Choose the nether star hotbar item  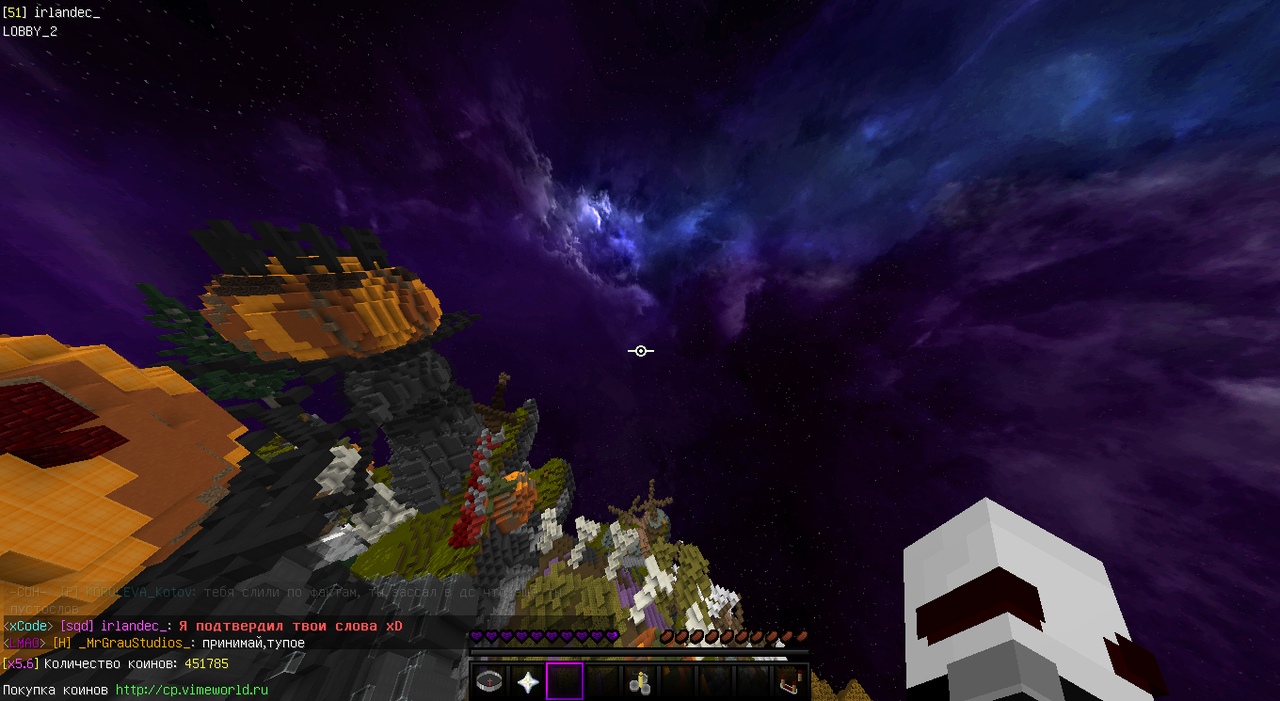[527, 682]
